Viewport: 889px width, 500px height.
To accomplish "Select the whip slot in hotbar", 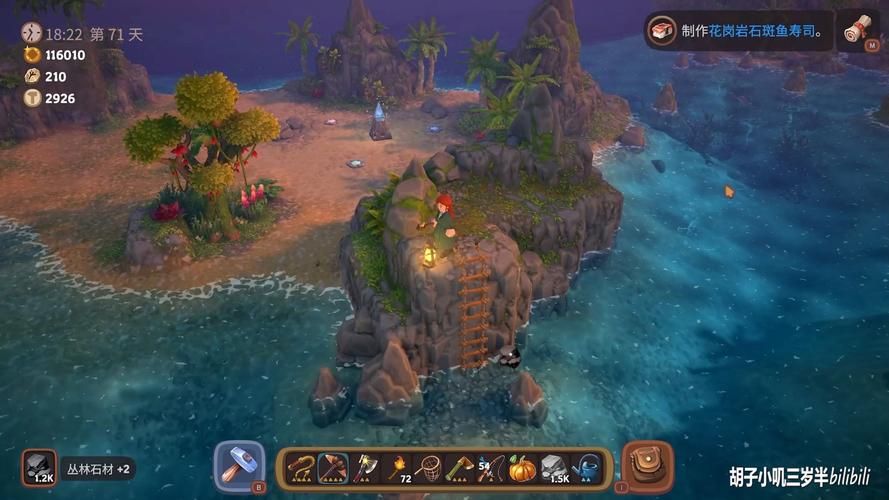I will pos(300,467).
